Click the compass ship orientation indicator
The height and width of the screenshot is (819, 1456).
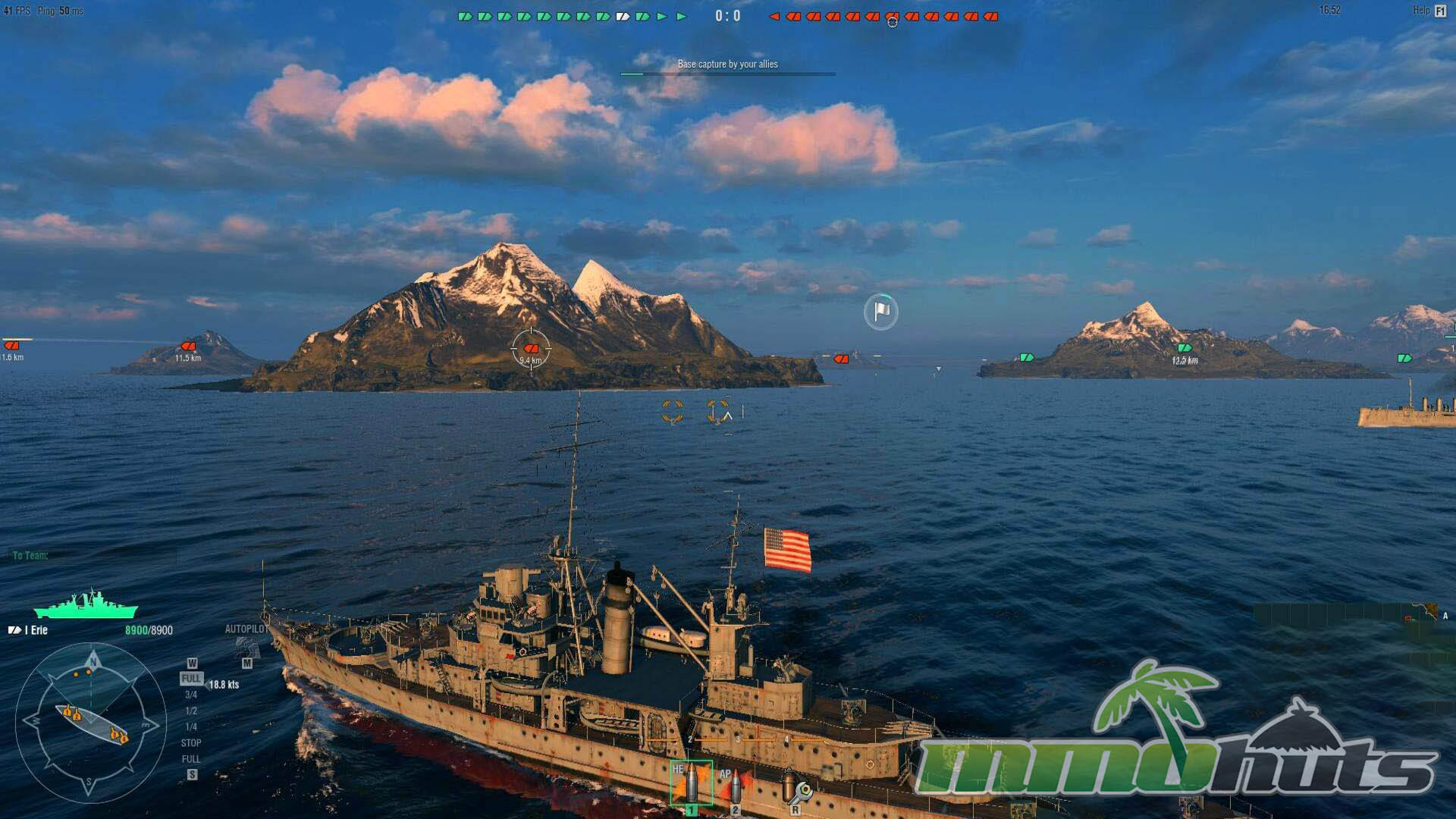point(90,723)
